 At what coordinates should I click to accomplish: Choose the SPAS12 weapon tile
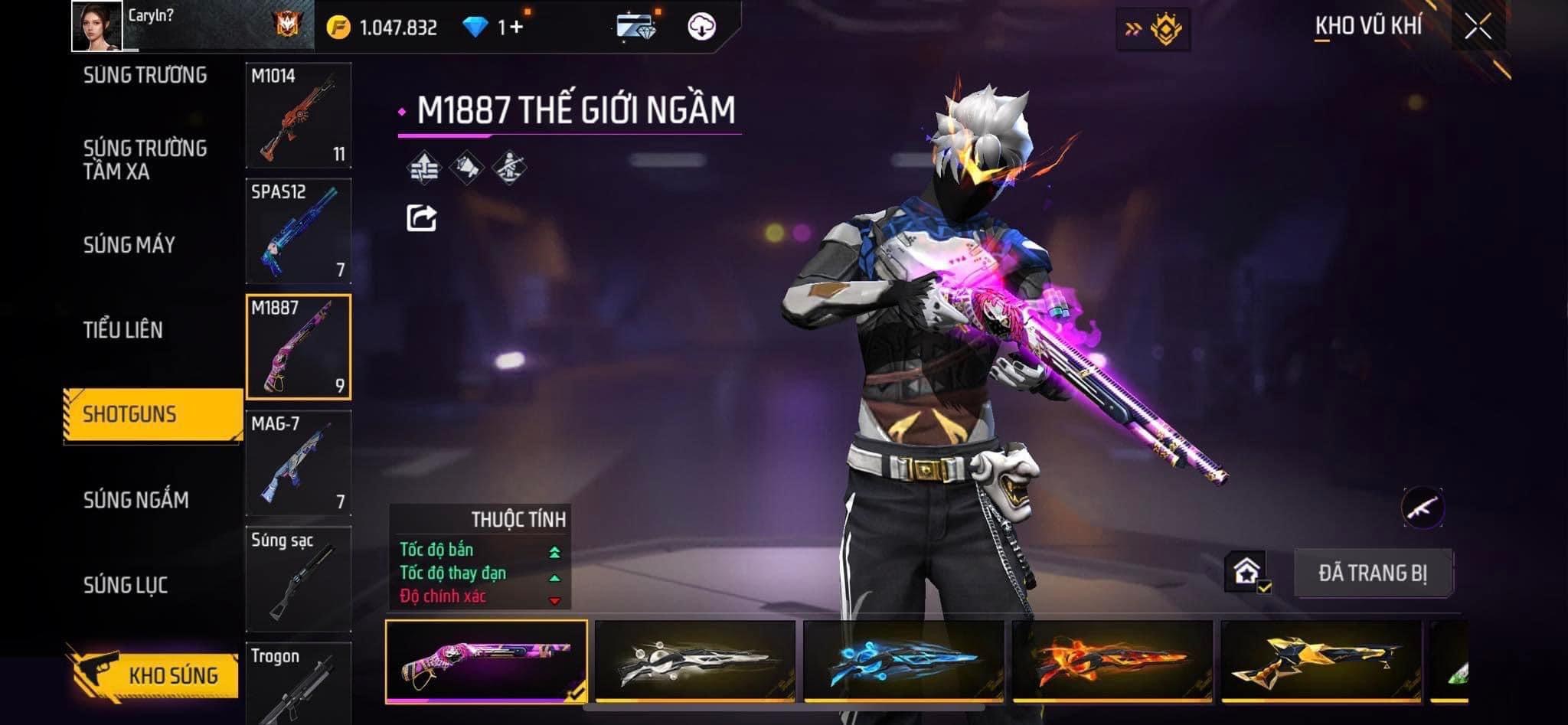(x=299, y=231)
